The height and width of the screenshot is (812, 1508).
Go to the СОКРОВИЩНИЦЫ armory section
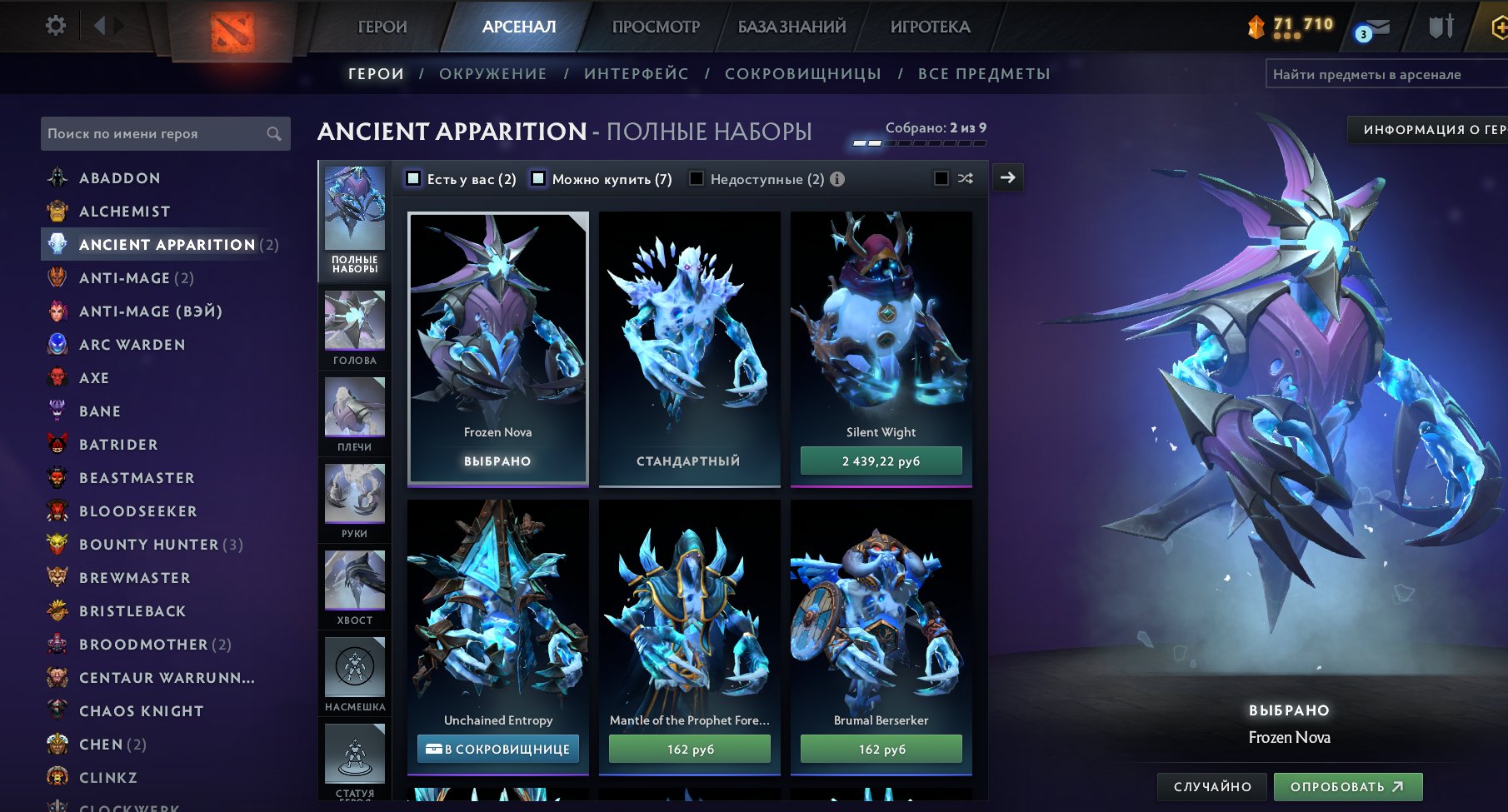coord(802,74)
